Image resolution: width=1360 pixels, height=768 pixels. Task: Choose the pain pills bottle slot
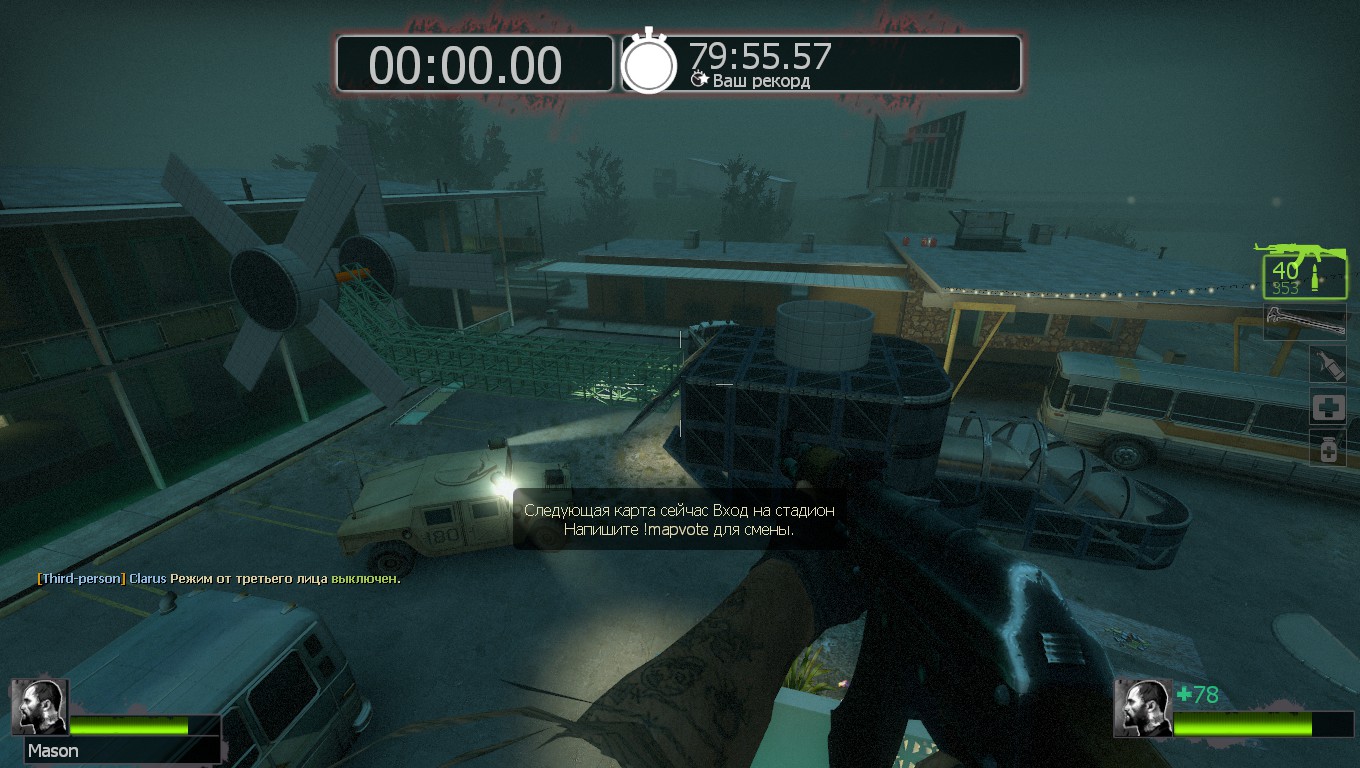pyautogui.click(x=1328, y=448)
